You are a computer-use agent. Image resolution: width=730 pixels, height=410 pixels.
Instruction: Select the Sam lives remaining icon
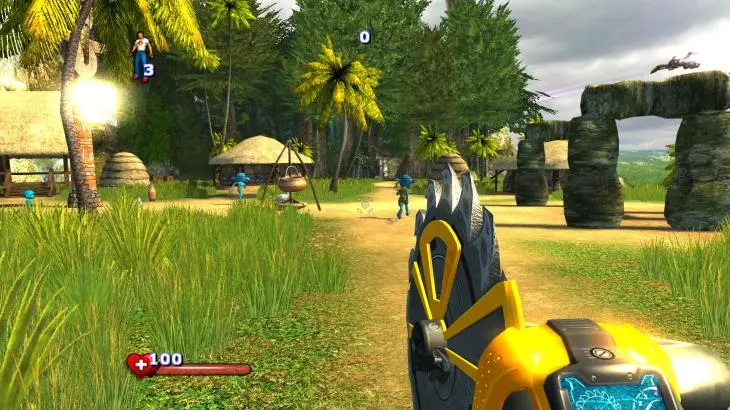[x=141, y=56]
